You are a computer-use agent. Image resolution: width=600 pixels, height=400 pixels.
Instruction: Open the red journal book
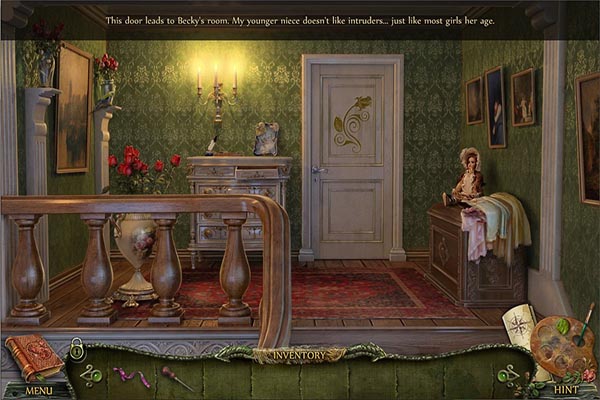pyautogui.click(x=34, y=357)
